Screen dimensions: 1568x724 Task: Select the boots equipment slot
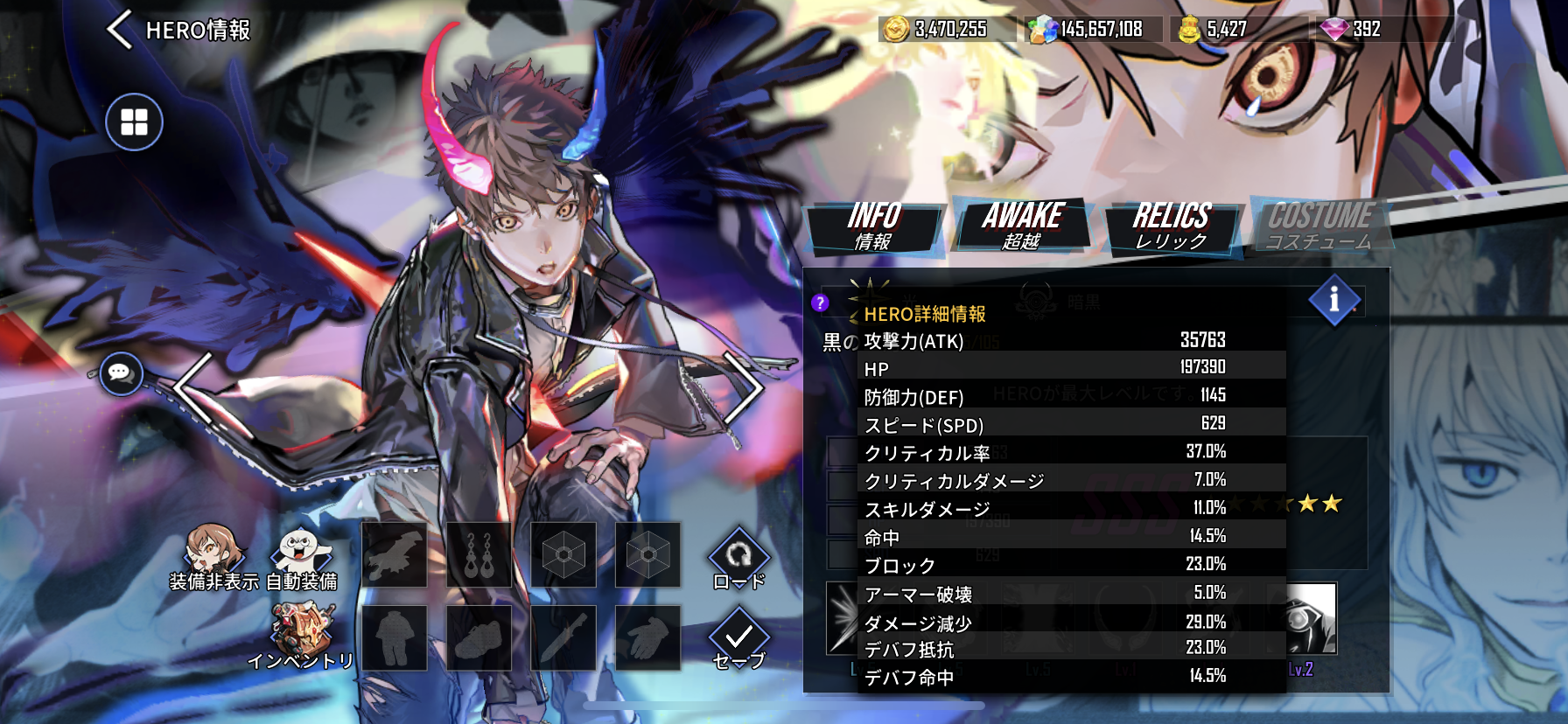(x=479, y=638)
